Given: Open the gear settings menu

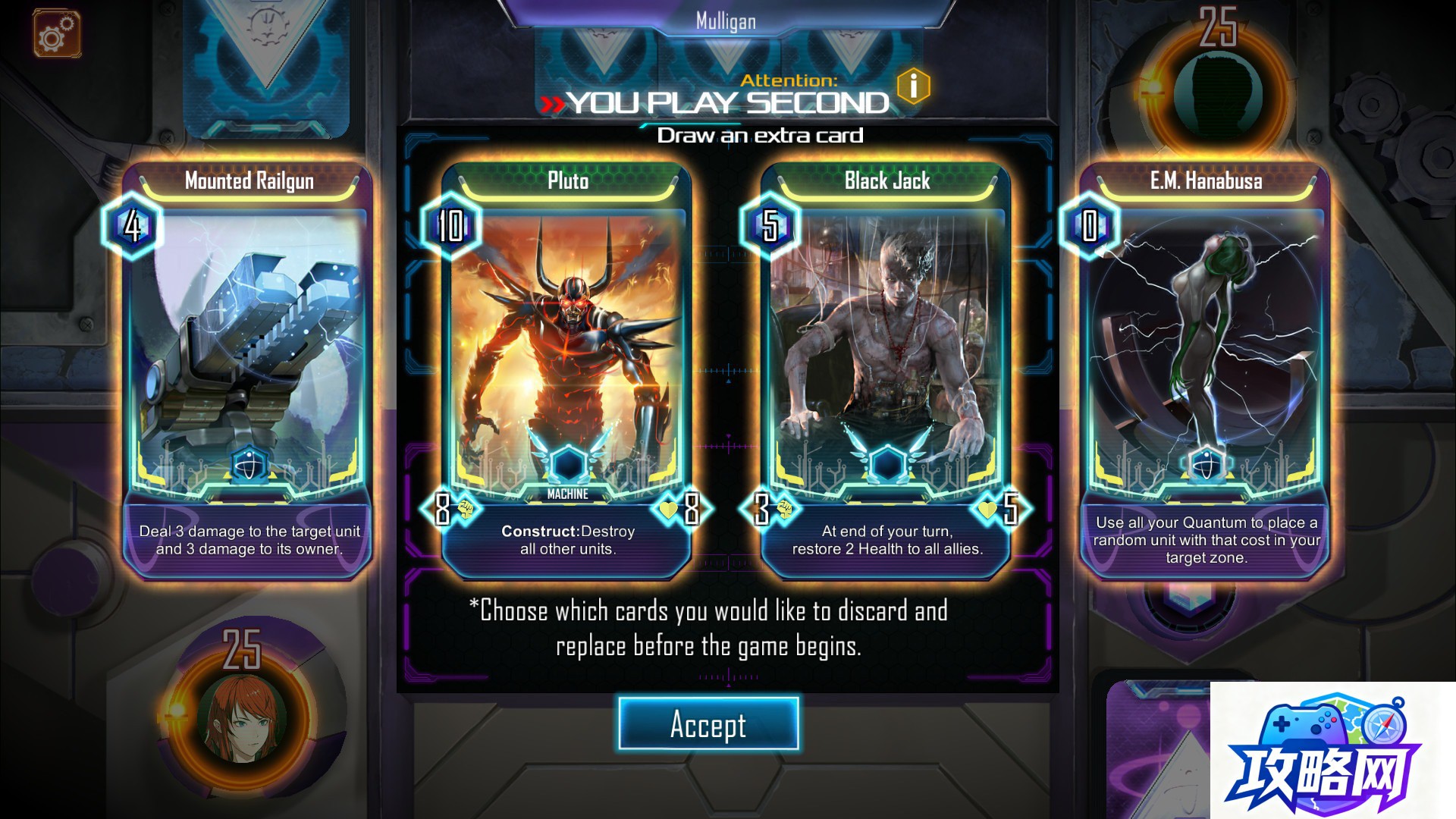Looking at the screenshot, I should point(56,33).
